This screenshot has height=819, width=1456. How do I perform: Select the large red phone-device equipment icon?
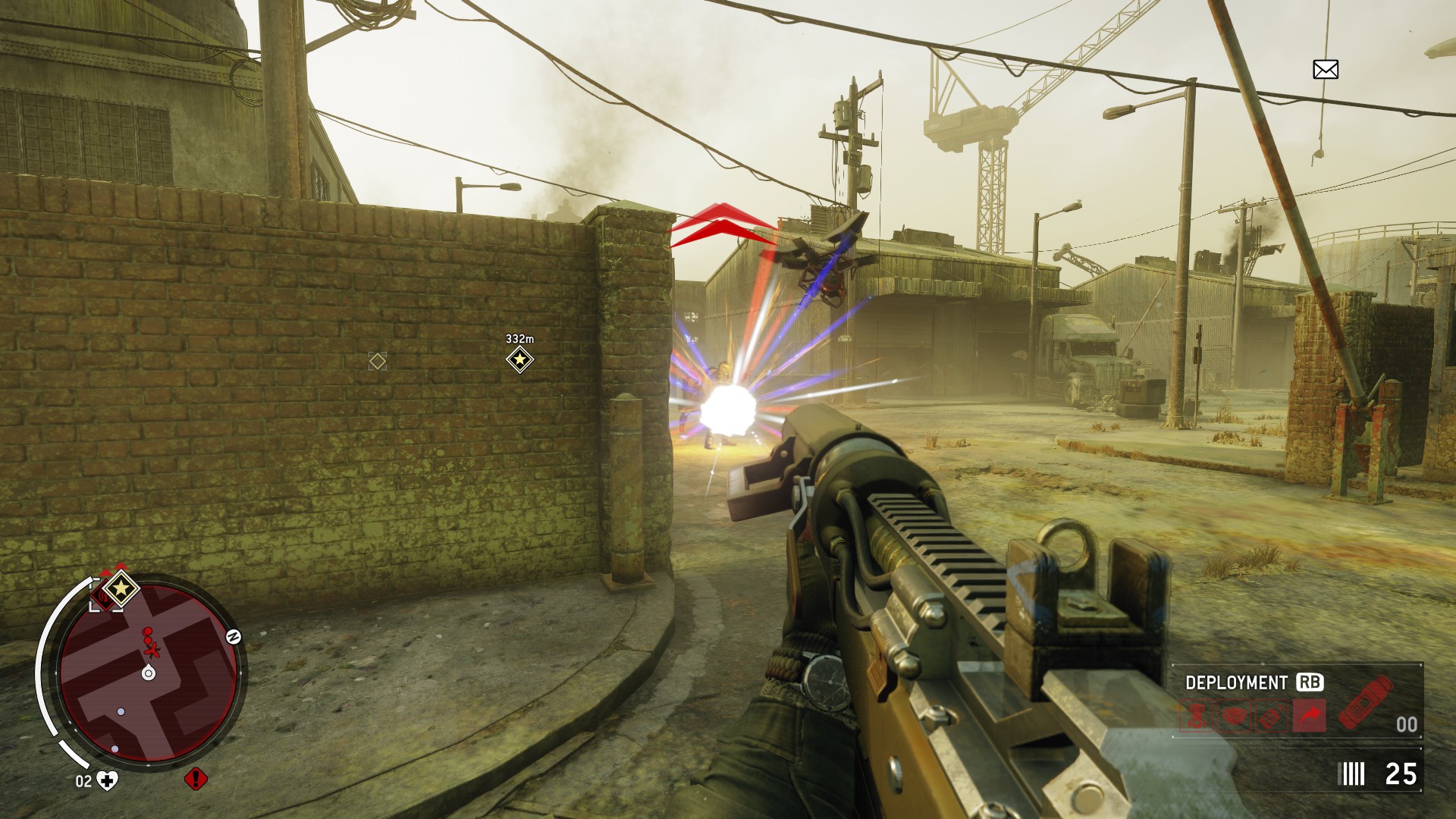[1366, 701]
